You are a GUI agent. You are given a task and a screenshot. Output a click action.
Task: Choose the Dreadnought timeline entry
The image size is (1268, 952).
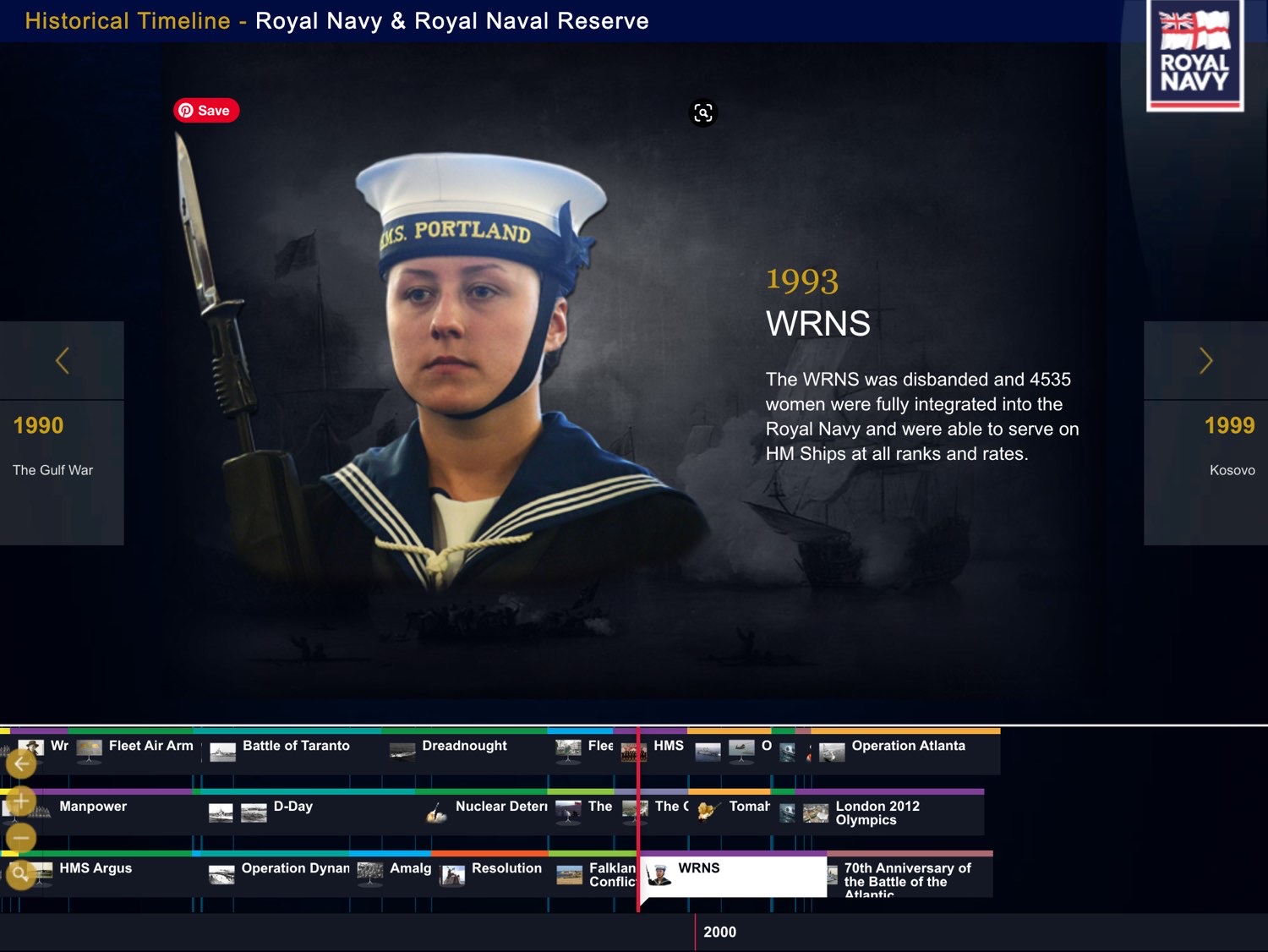[x=463, y=747]
